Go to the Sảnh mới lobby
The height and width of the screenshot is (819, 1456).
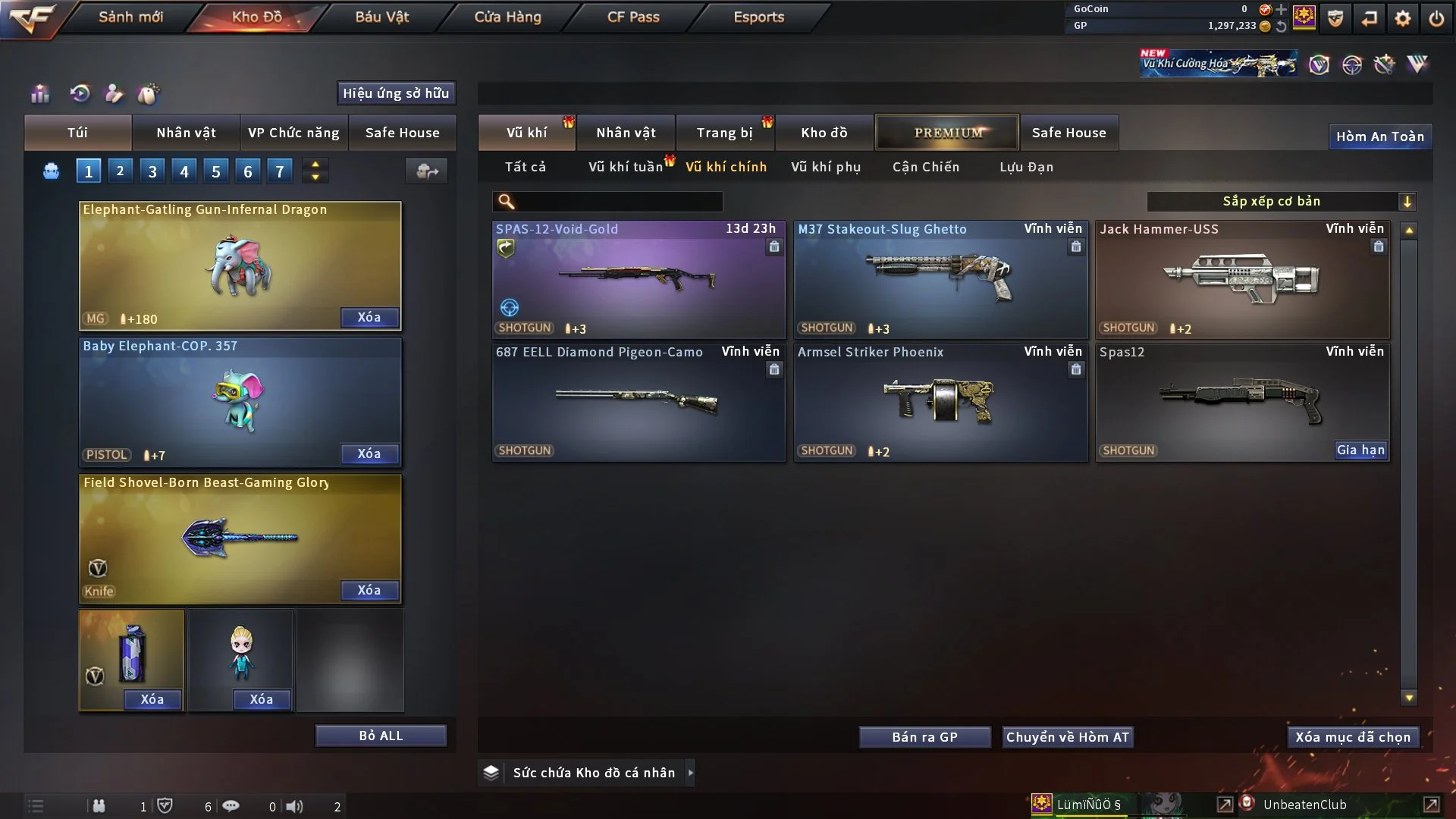130,17
